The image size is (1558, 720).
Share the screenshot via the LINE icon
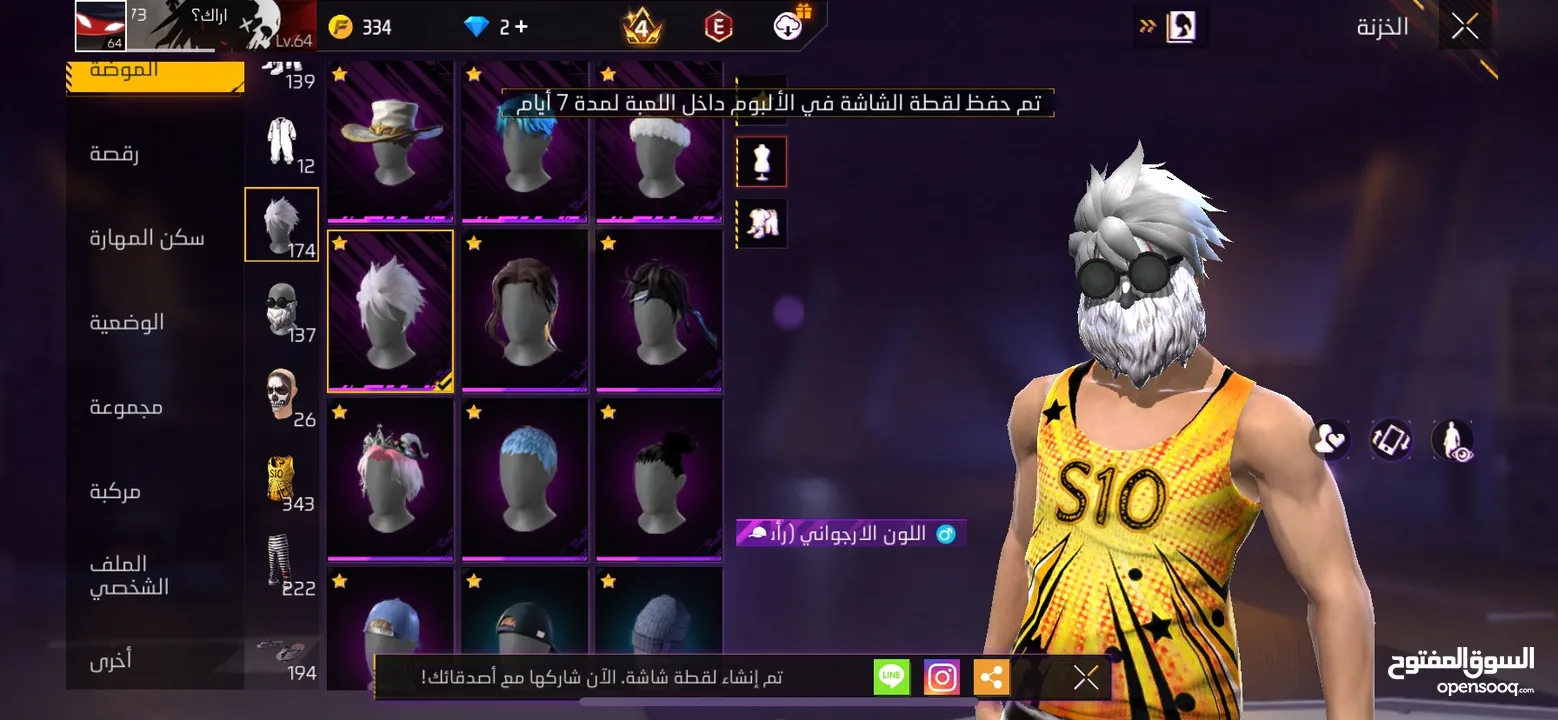coord(889,676)
